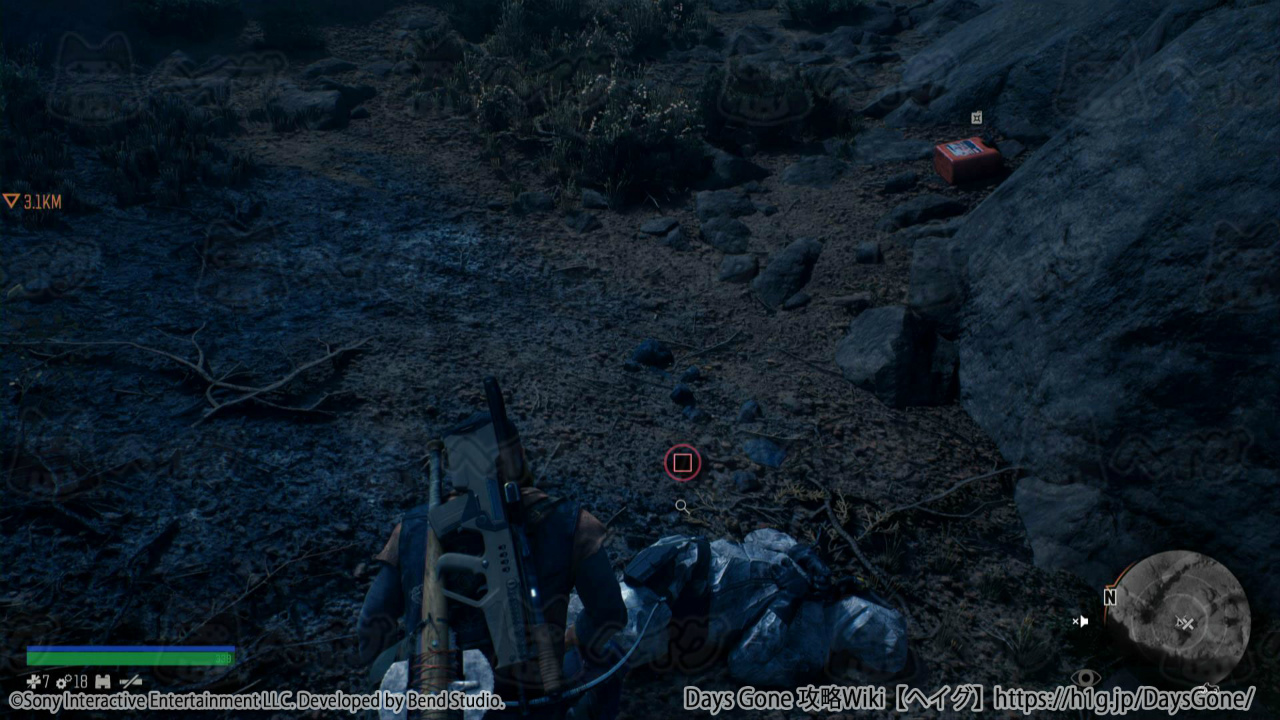Select the X marker at minimap center
Image resolution: width=1280 pixels, height=720 pixels.
(x=1187, y=624)
